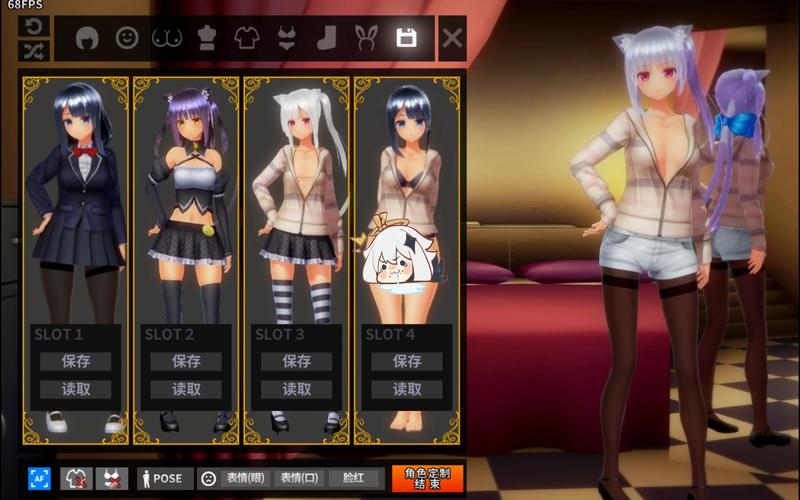Select the body torso mannequin tab
Viewport: 800px width, 500px height.
pos(206,38)
